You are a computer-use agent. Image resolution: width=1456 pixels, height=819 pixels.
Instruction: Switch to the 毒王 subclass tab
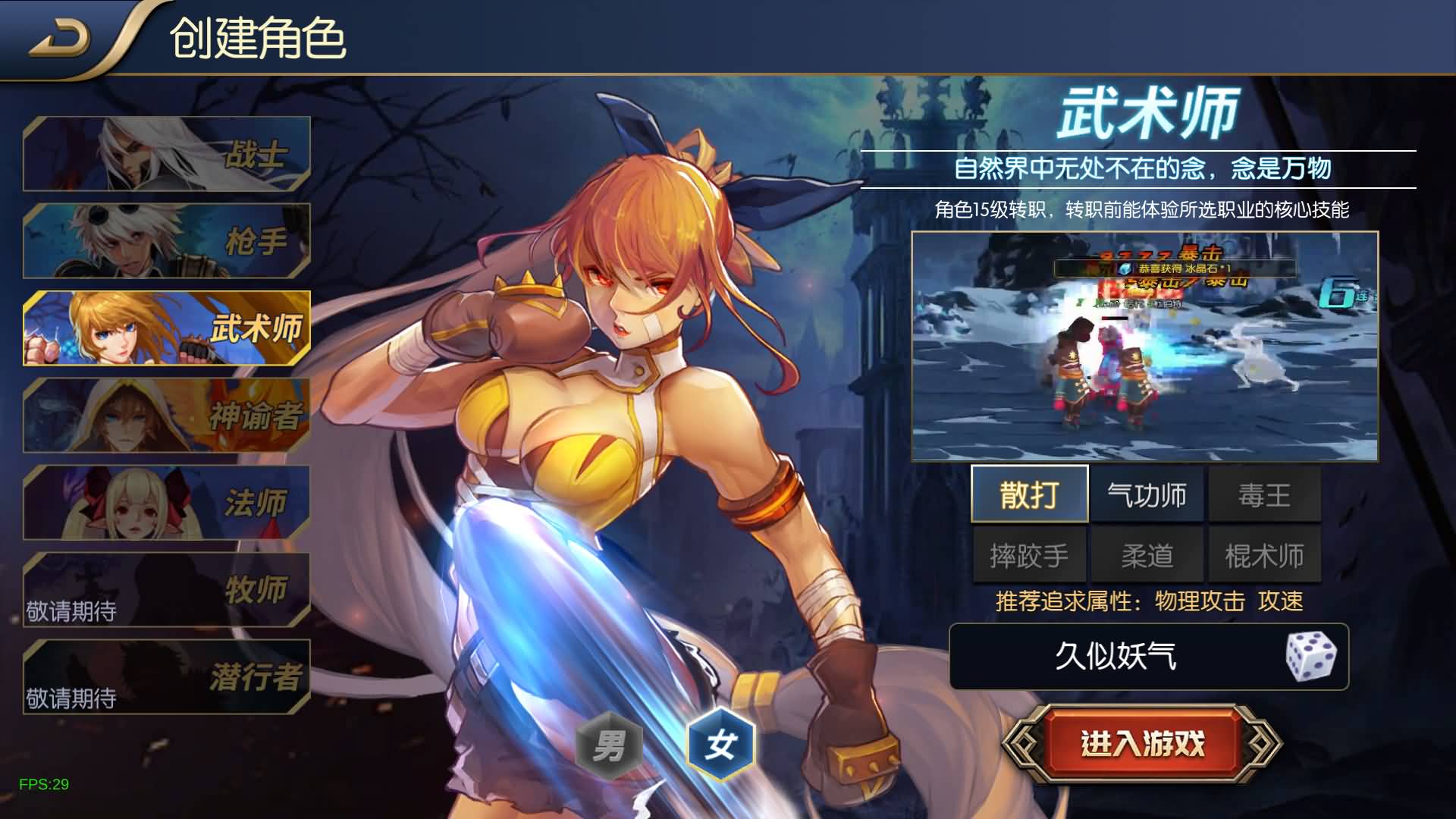tap(1264, 494)
